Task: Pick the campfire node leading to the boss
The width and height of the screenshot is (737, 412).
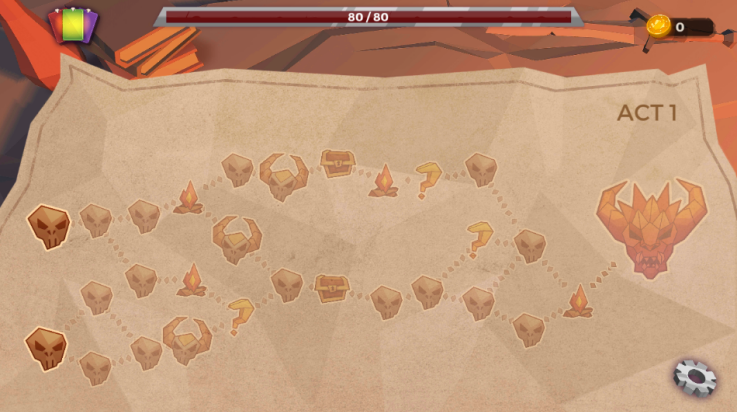Action: [578, 301]
